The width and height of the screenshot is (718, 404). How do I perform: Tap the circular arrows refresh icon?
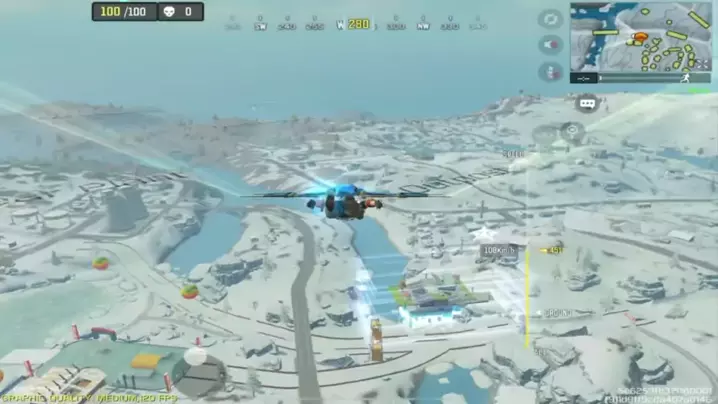tap(550, 19)
